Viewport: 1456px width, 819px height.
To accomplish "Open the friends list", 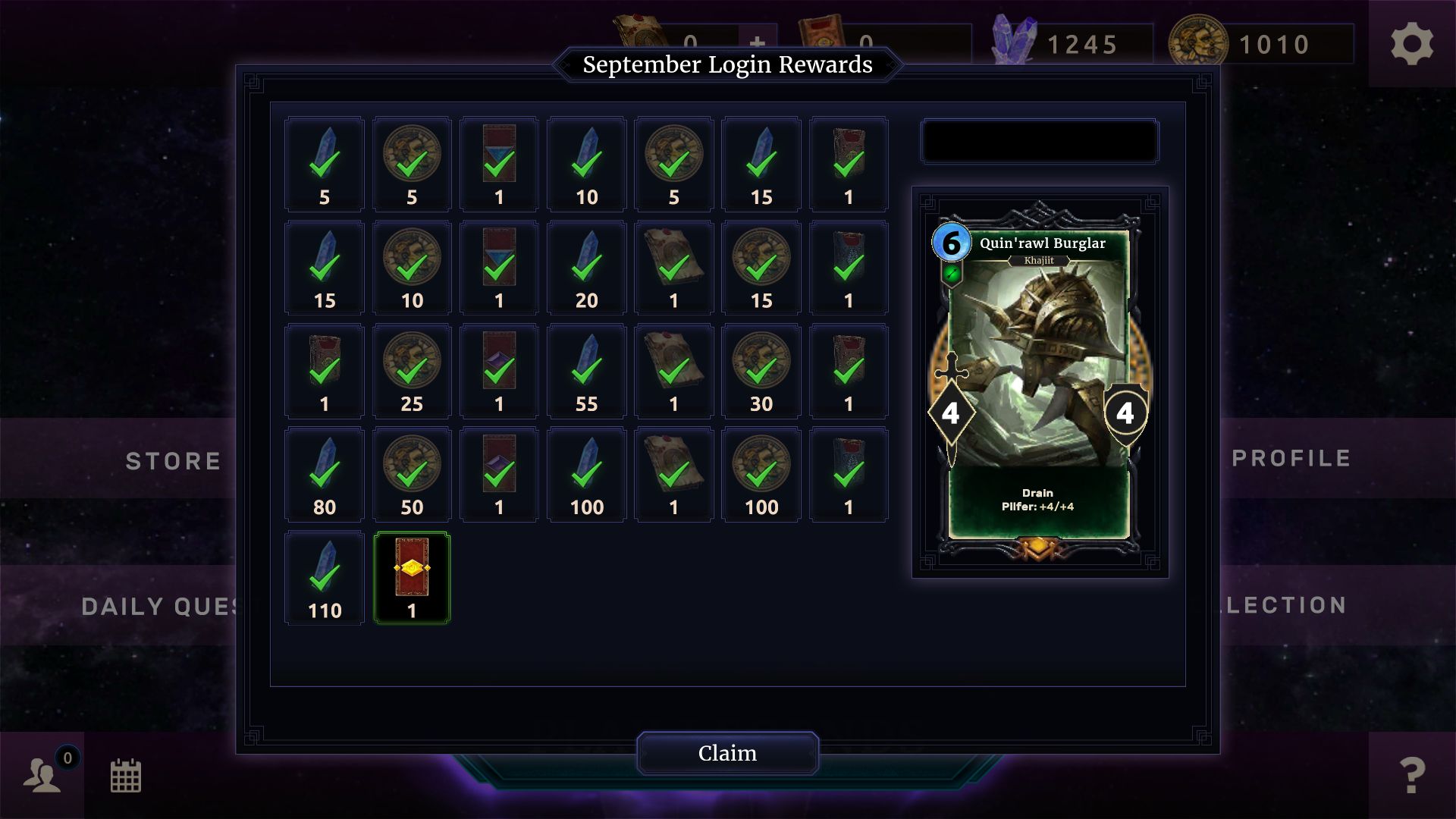I will [43, 777].
